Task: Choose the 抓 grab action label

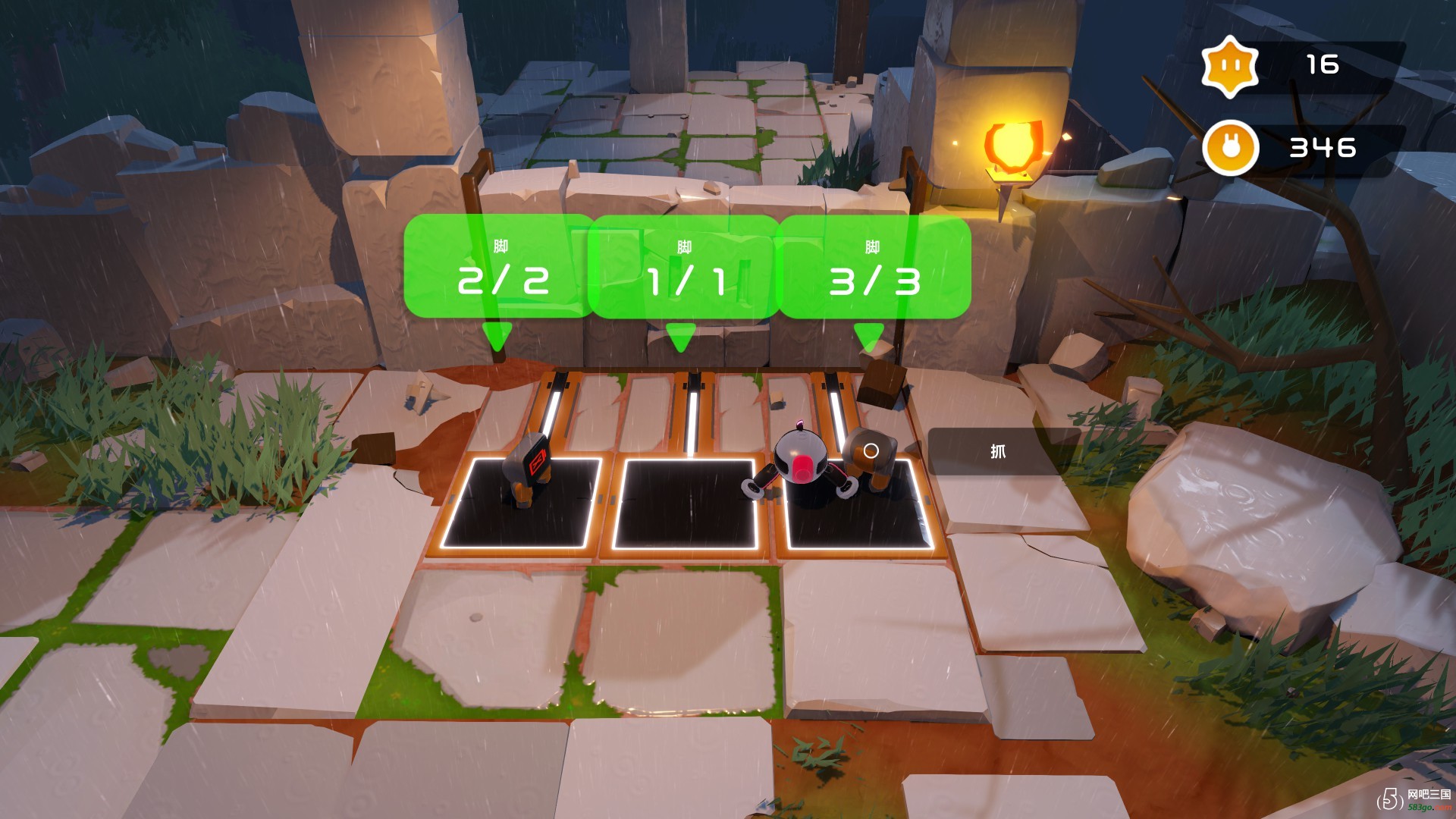Action: [997, 452]
